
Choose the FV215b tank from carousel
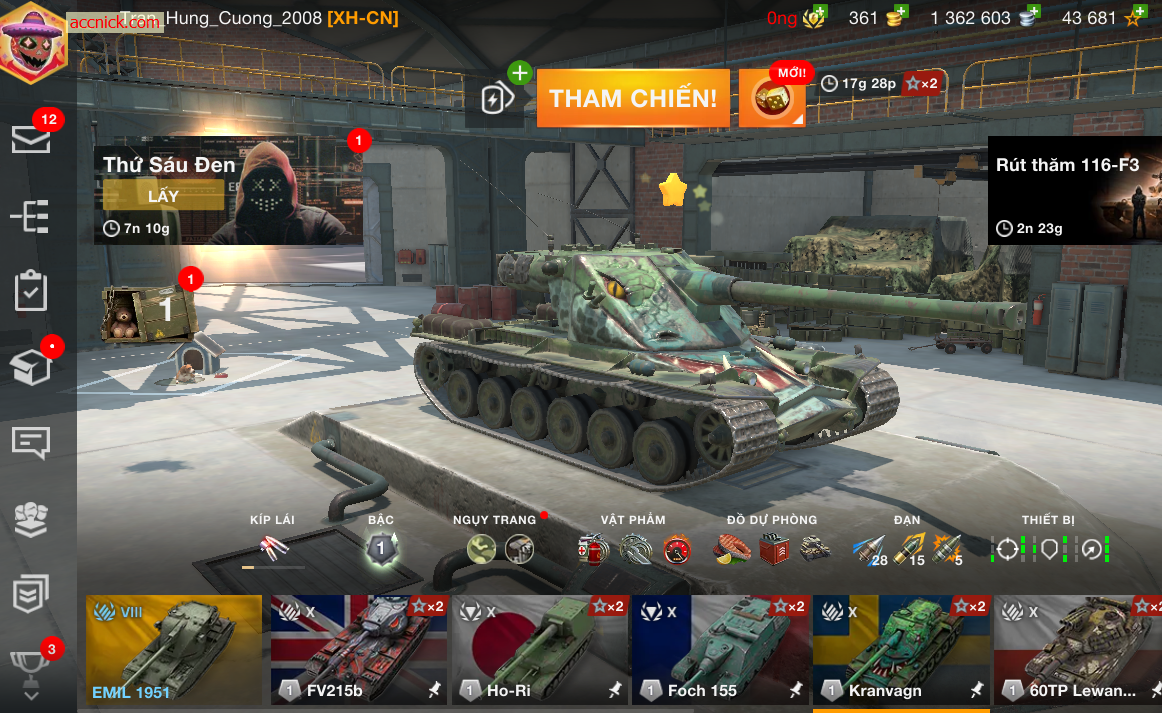click(x=359, y=649)
